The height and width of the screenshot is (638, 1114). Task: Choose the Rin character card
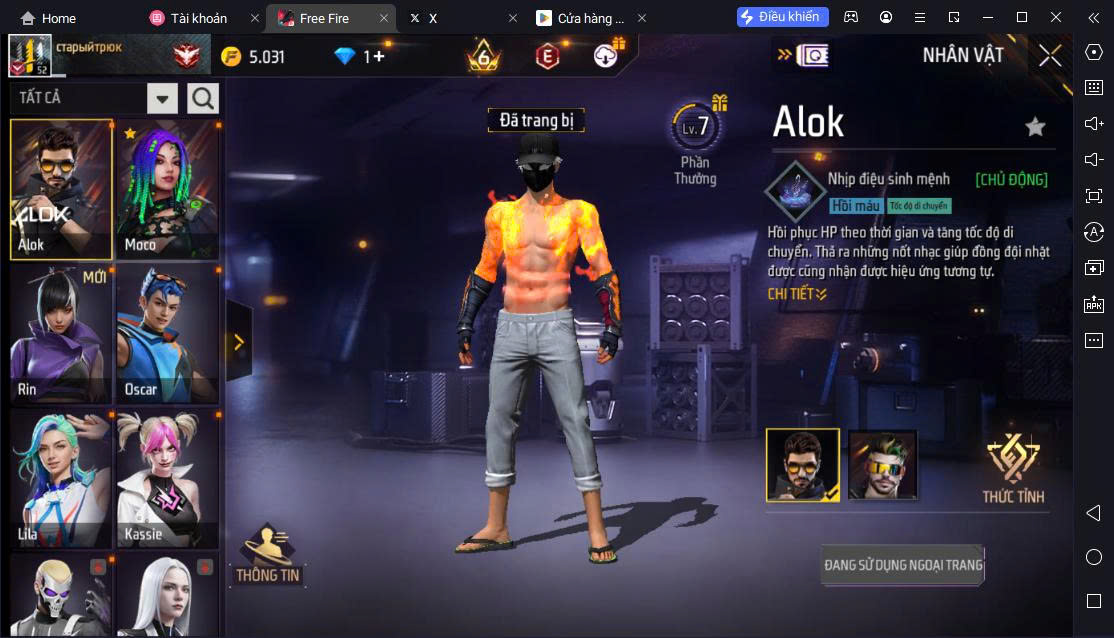click(x=61, y=334)
